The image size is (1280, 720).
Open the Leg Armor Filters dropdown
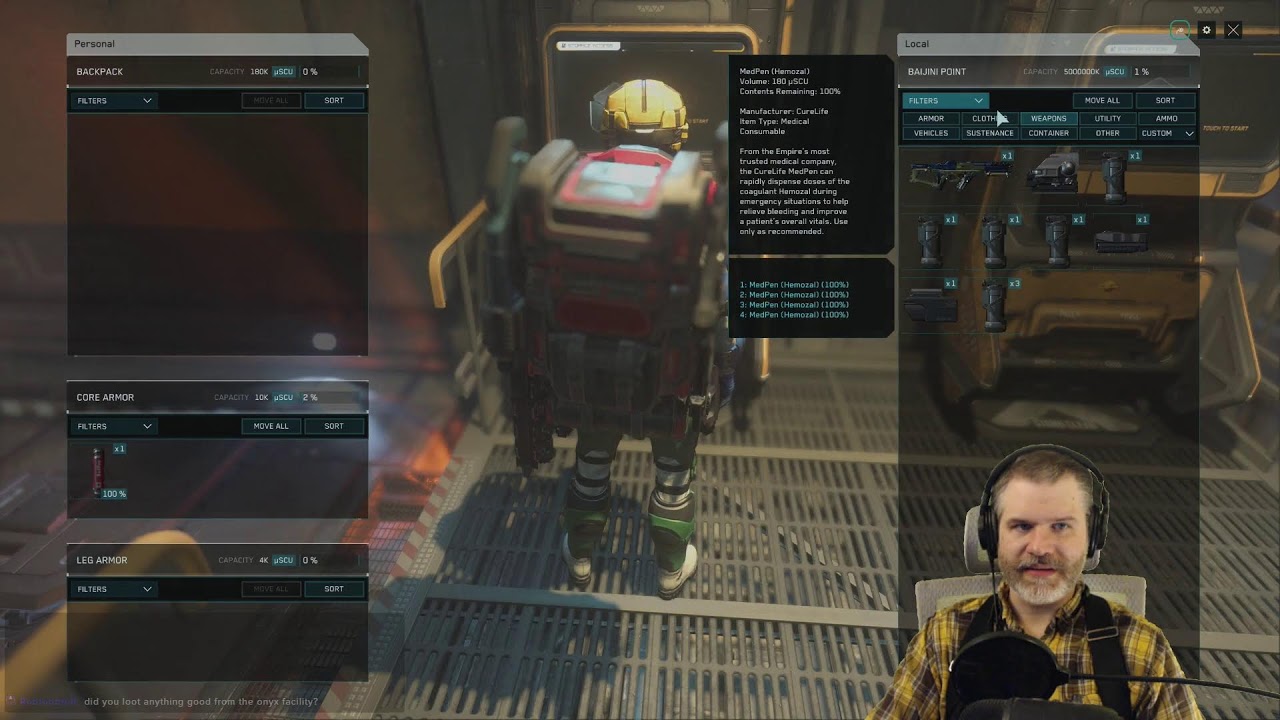(x=114, y=589)
